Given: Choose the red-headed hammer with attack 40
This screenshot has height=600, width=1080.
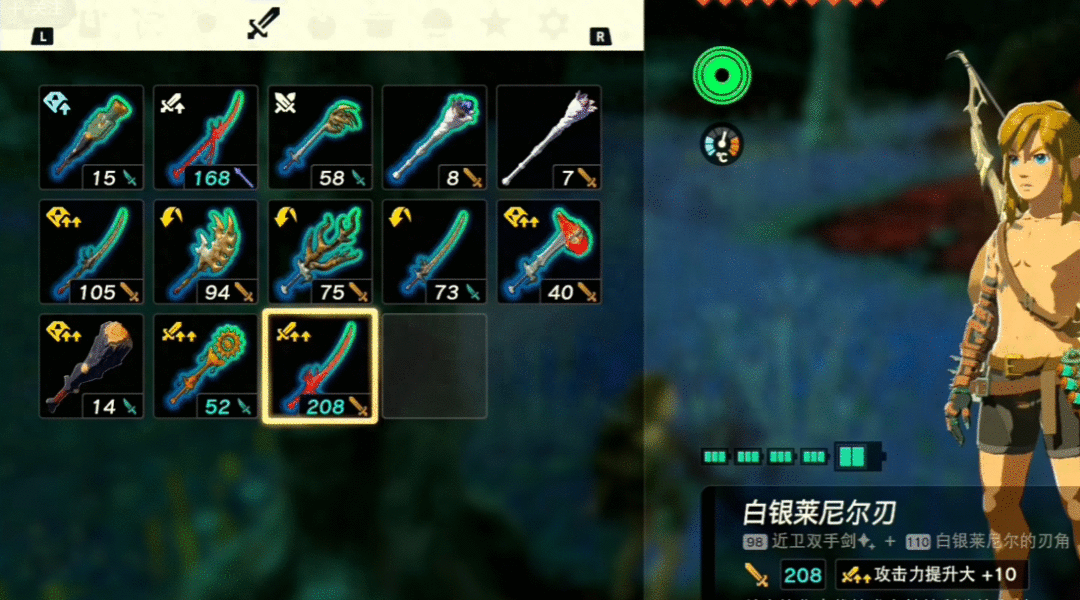Looking at the screenshot, I should (x=548, y=252).
